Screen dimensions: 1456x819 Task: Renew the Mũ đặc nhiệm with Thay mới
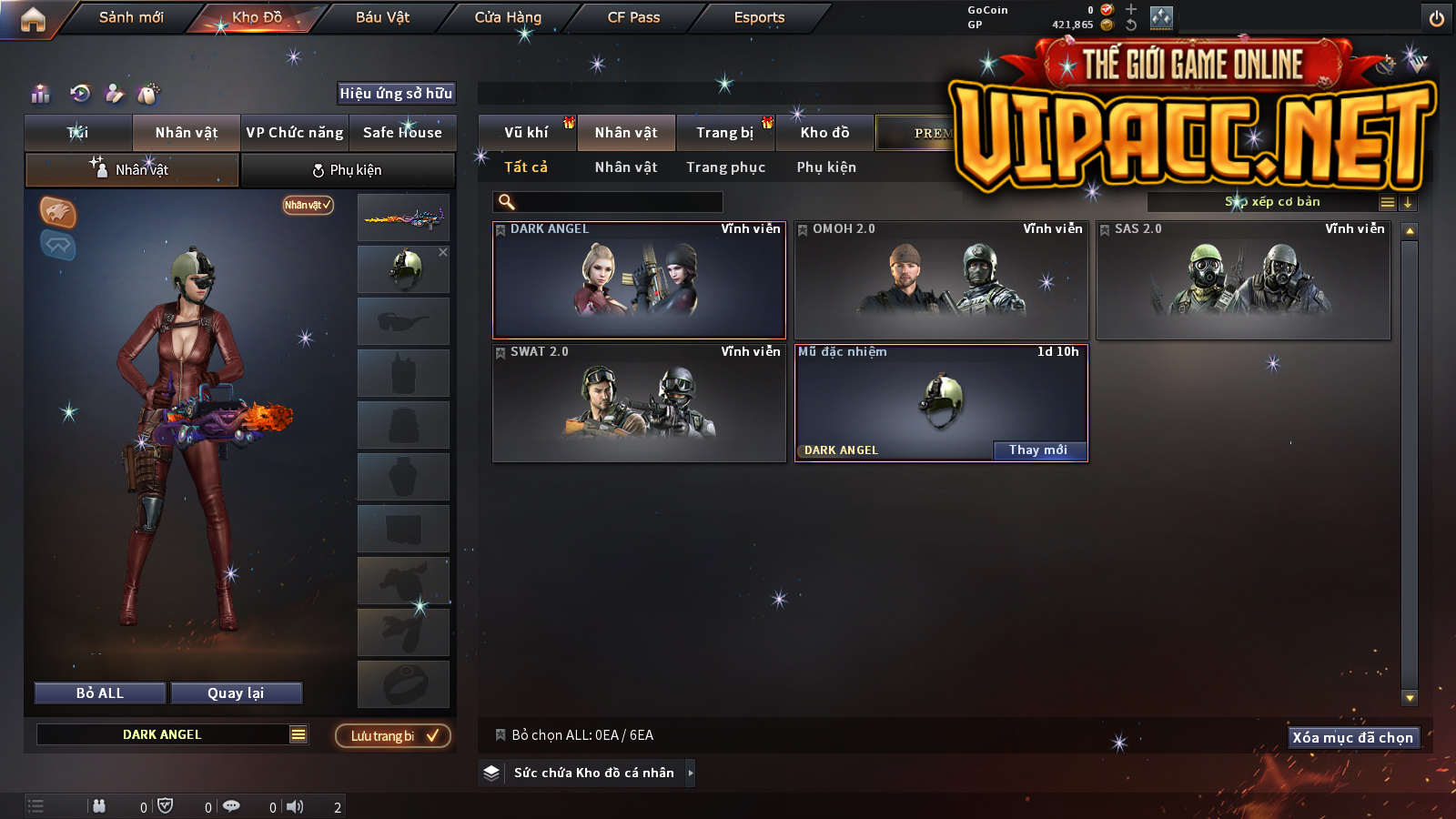coord(1038,450)
